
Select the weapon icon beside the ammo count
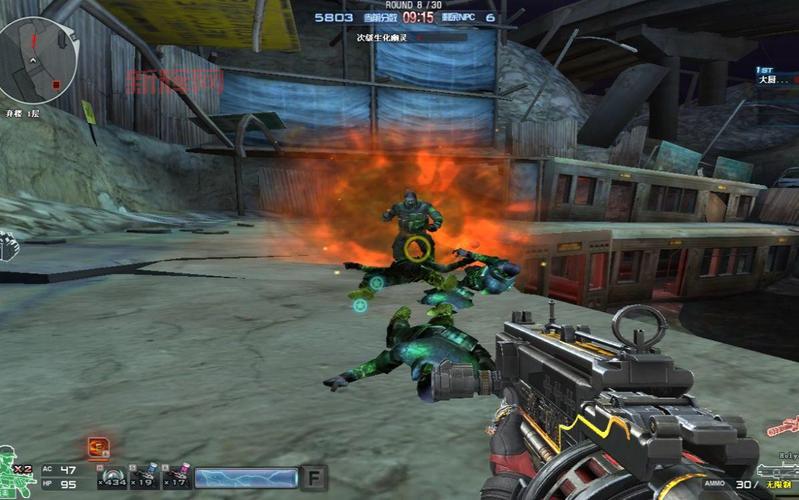click(777, 470)
